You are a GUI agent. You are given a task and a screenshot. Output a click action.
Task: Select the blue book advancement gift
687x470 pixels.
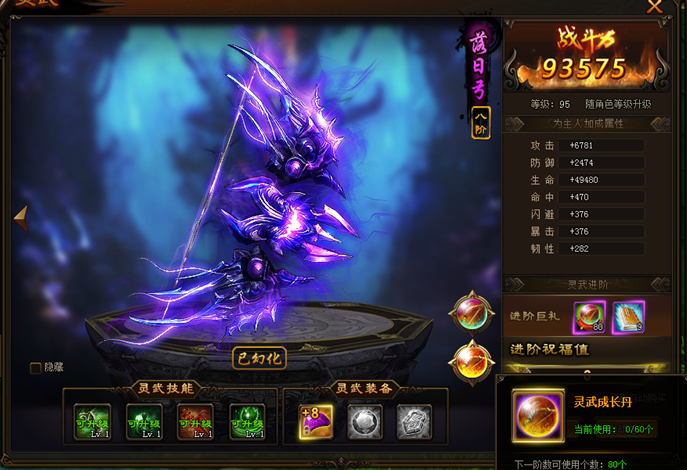click(x=628, y=318)
